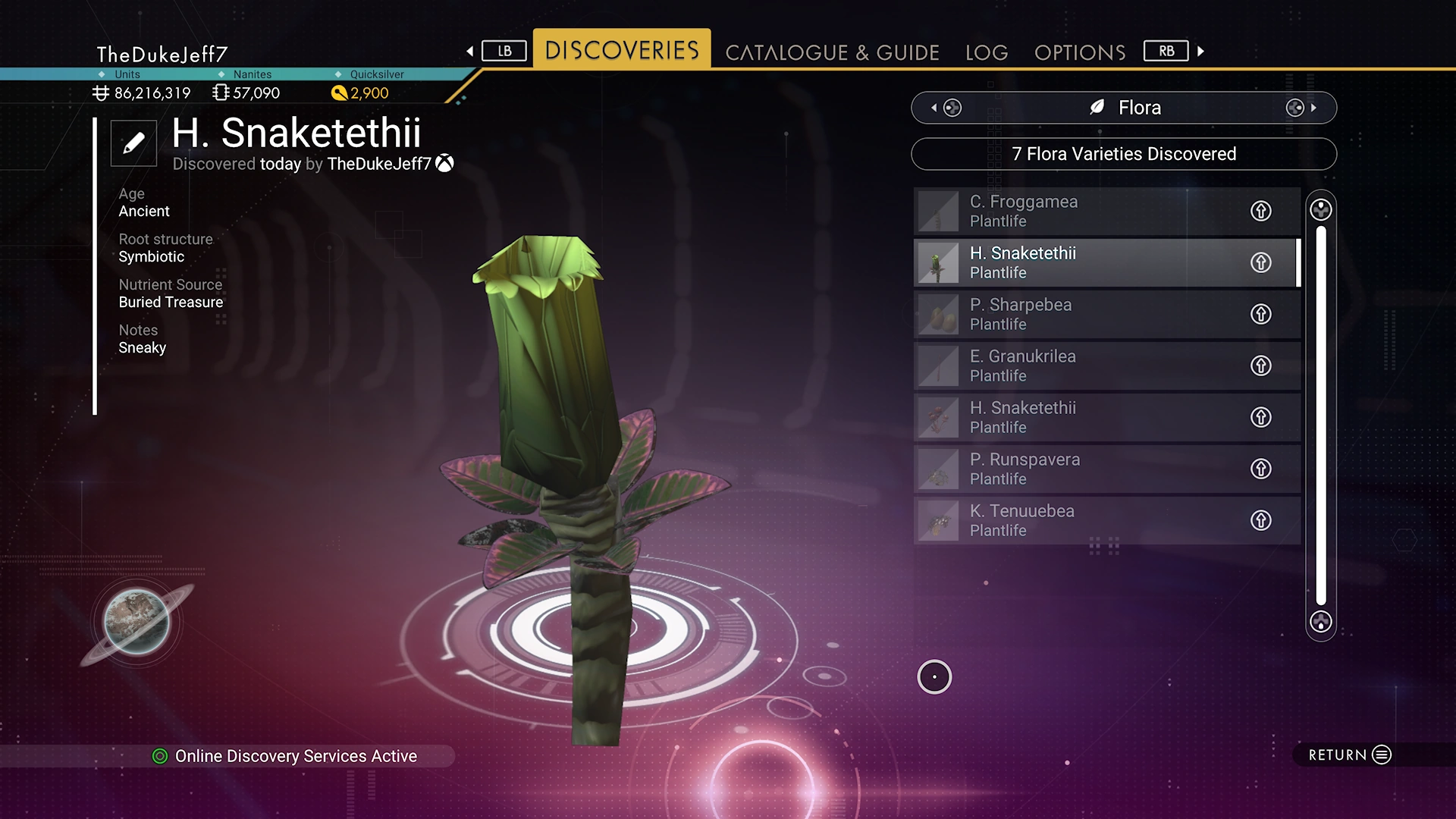Open the ringed planet icon
Screen dimensions: 1456x819
coord(137,622)
